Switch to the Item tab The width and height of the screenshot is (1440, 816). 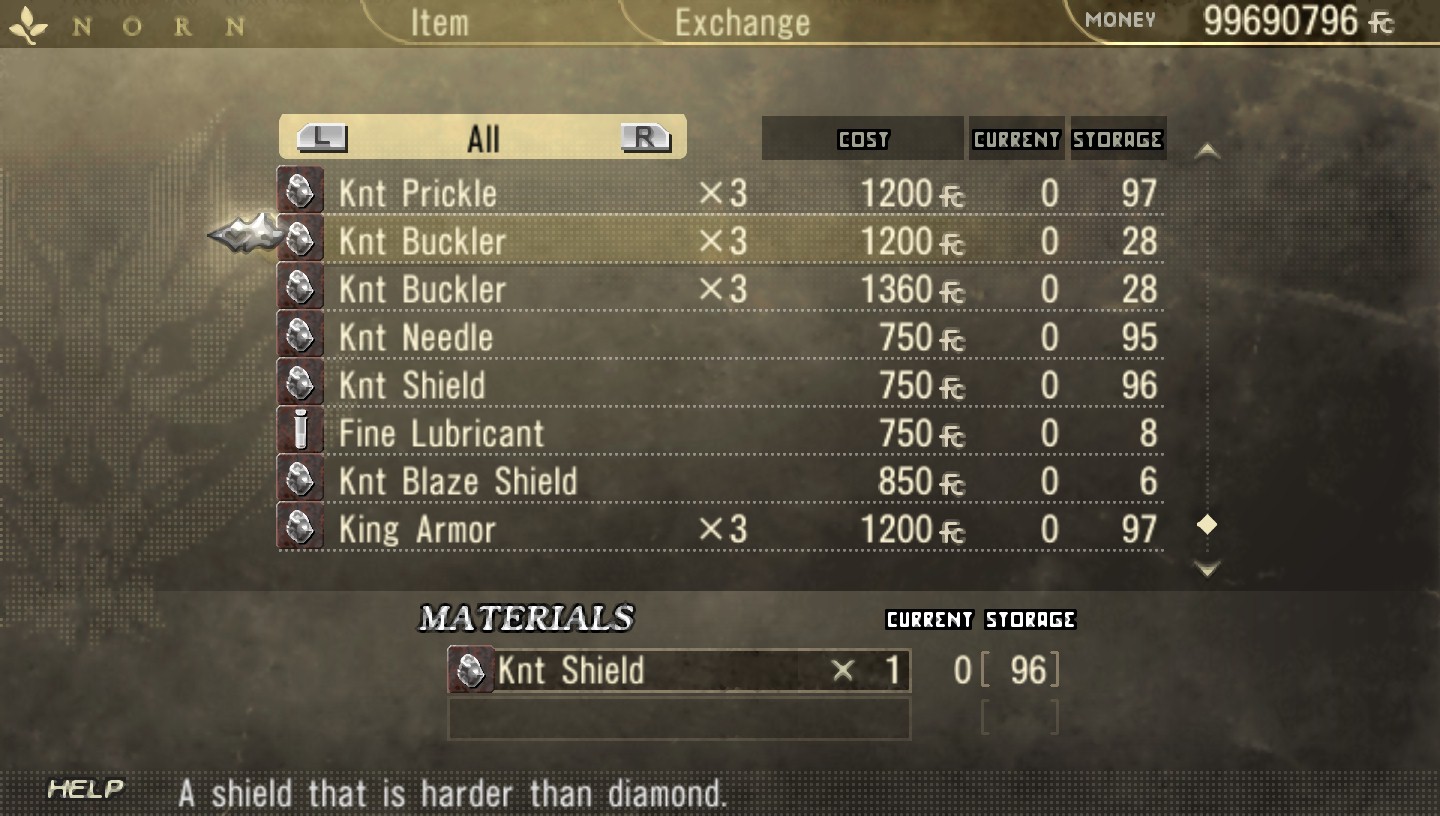pyautogui.click(x=439, y=22)
